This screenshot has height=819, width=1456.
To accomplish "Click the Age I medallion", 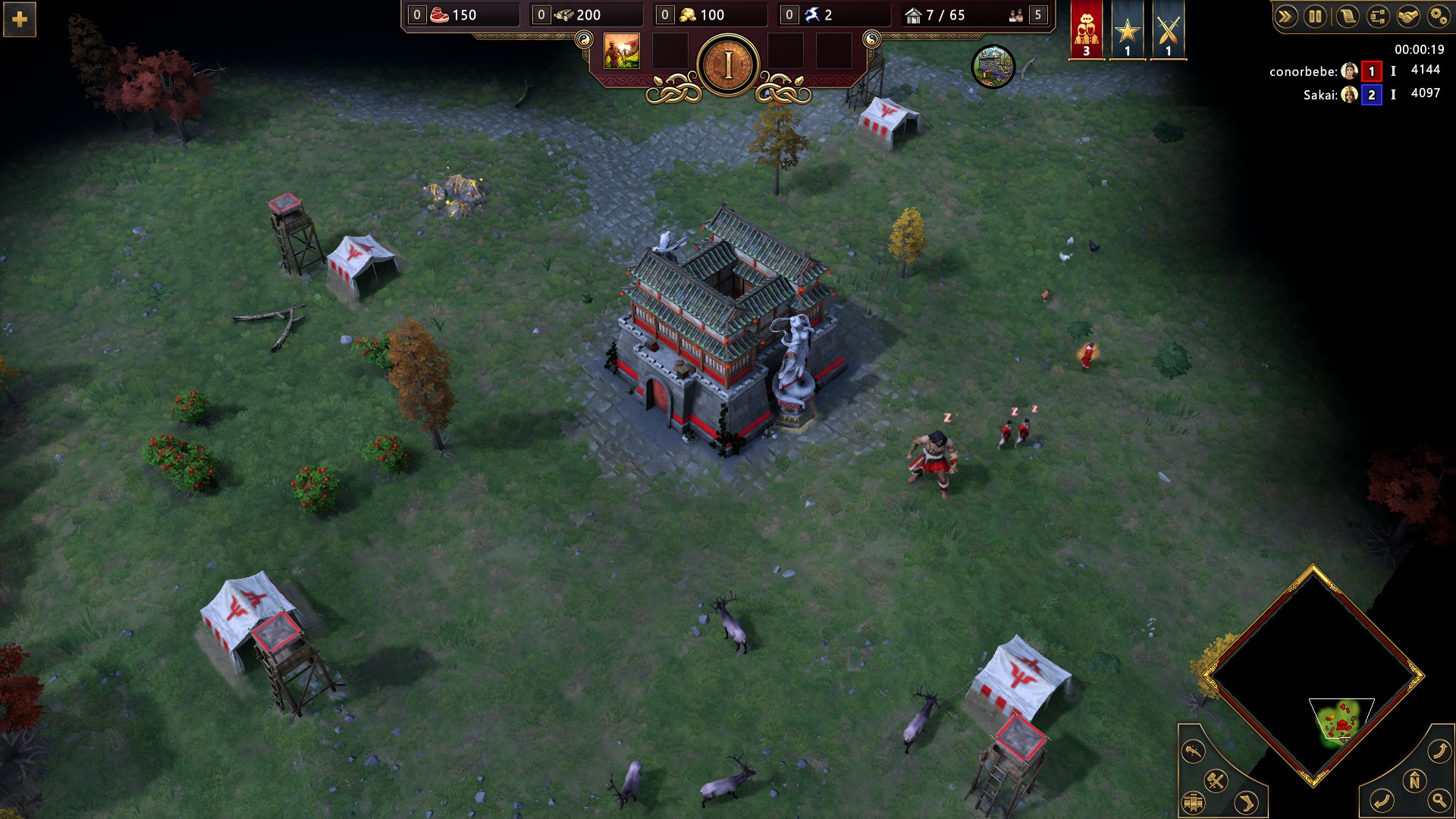I will coord(728,66).
